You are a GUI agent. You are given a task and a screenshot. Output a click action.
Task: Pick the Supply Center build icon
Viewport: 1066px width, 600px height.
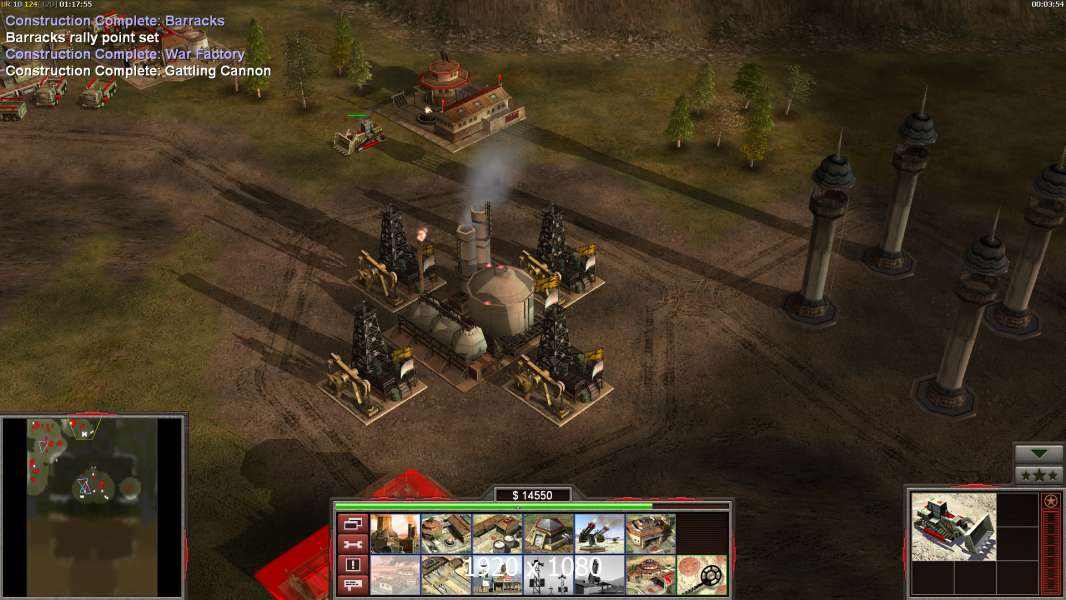pos(497,533)
